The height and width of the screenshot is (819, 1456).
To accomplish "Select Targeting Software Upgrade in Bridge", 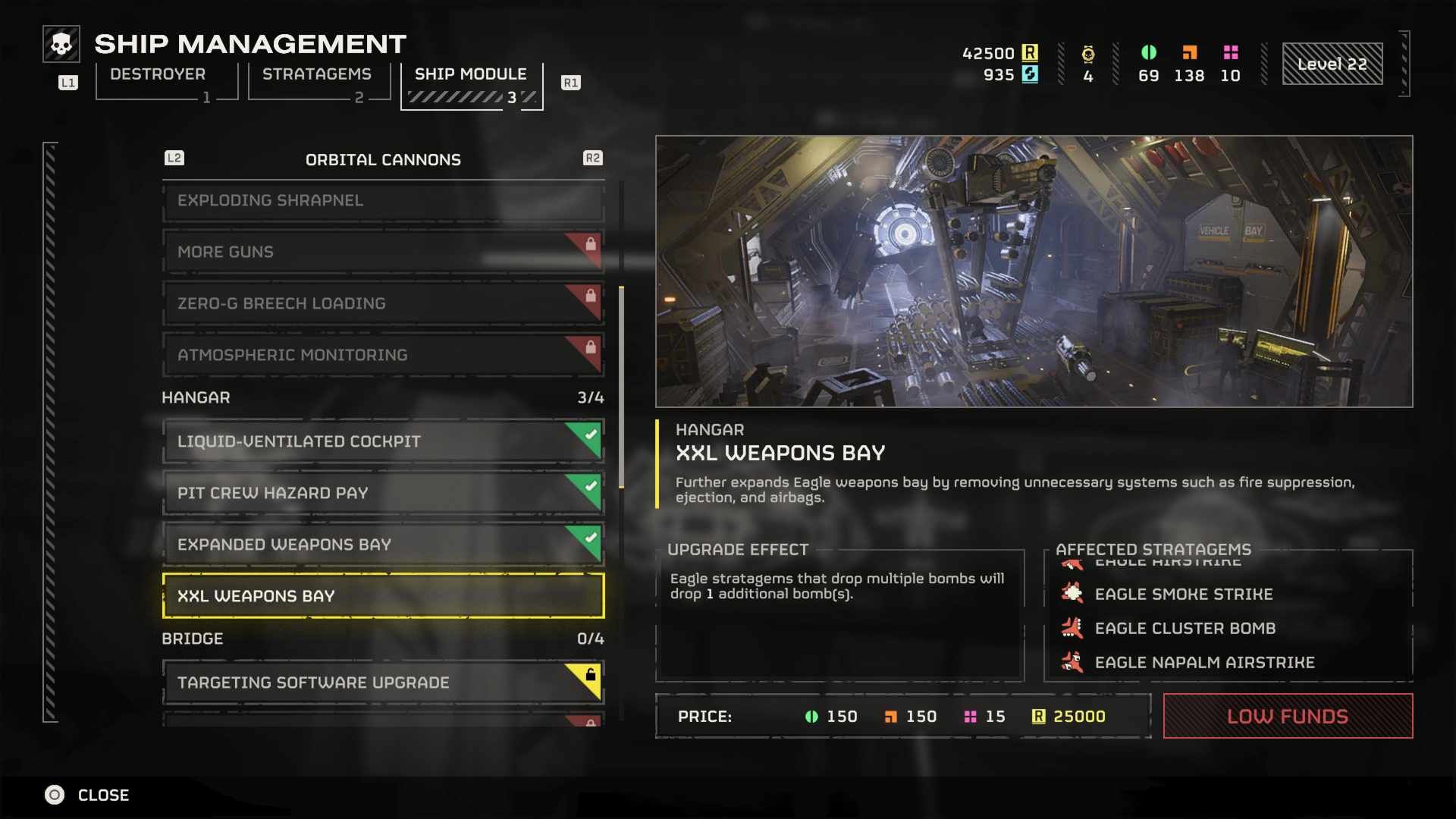I will 383,683.
